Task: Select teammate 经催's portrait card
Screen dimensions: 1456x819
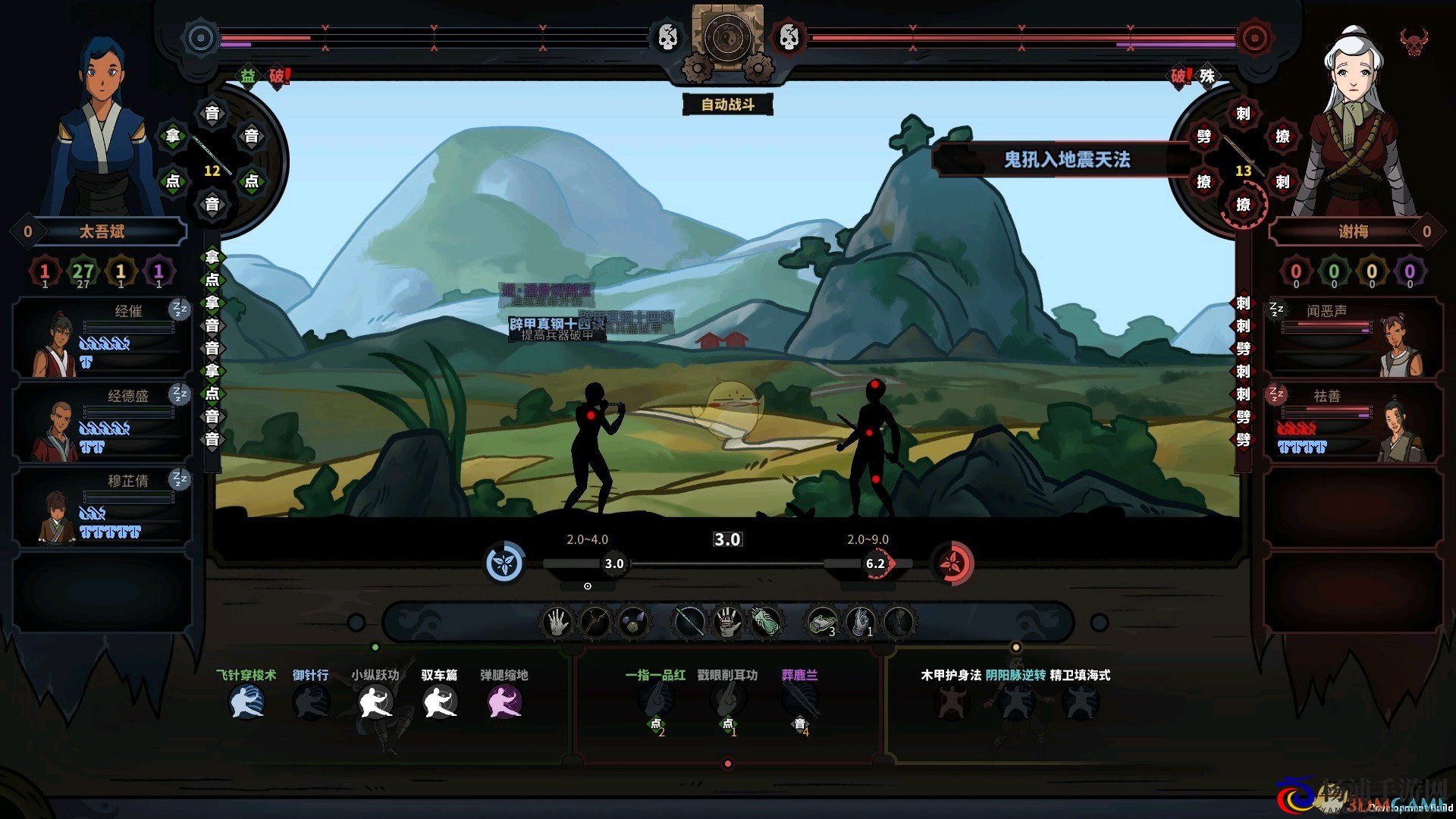Action: coord(102,337)
